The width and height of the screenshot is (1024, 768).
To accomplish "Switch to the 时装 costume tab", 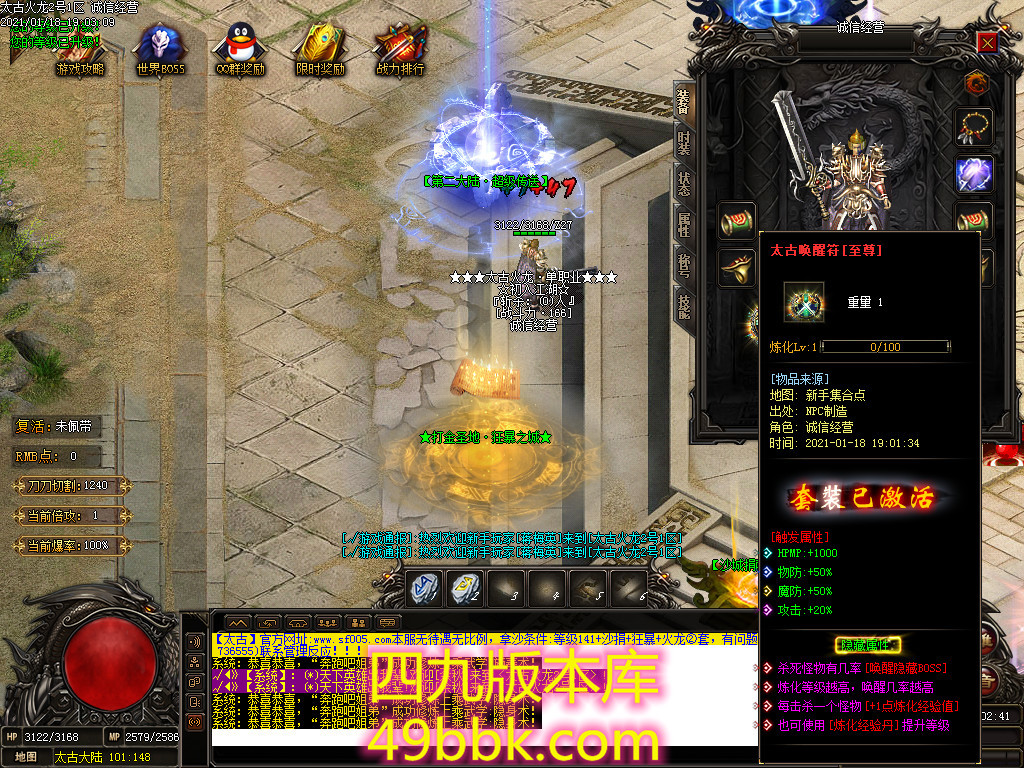I will pos(684,142).
